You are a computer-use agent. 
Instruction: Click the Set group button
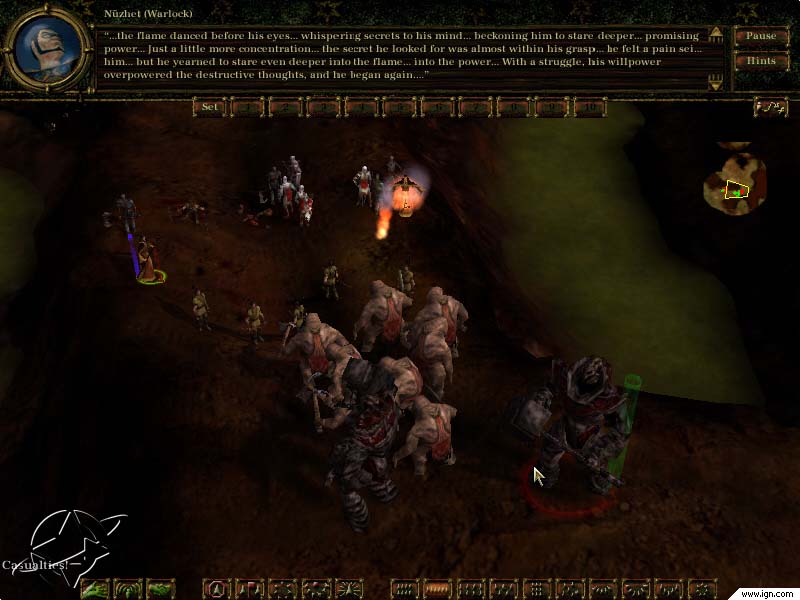click(x=210, y=107)
